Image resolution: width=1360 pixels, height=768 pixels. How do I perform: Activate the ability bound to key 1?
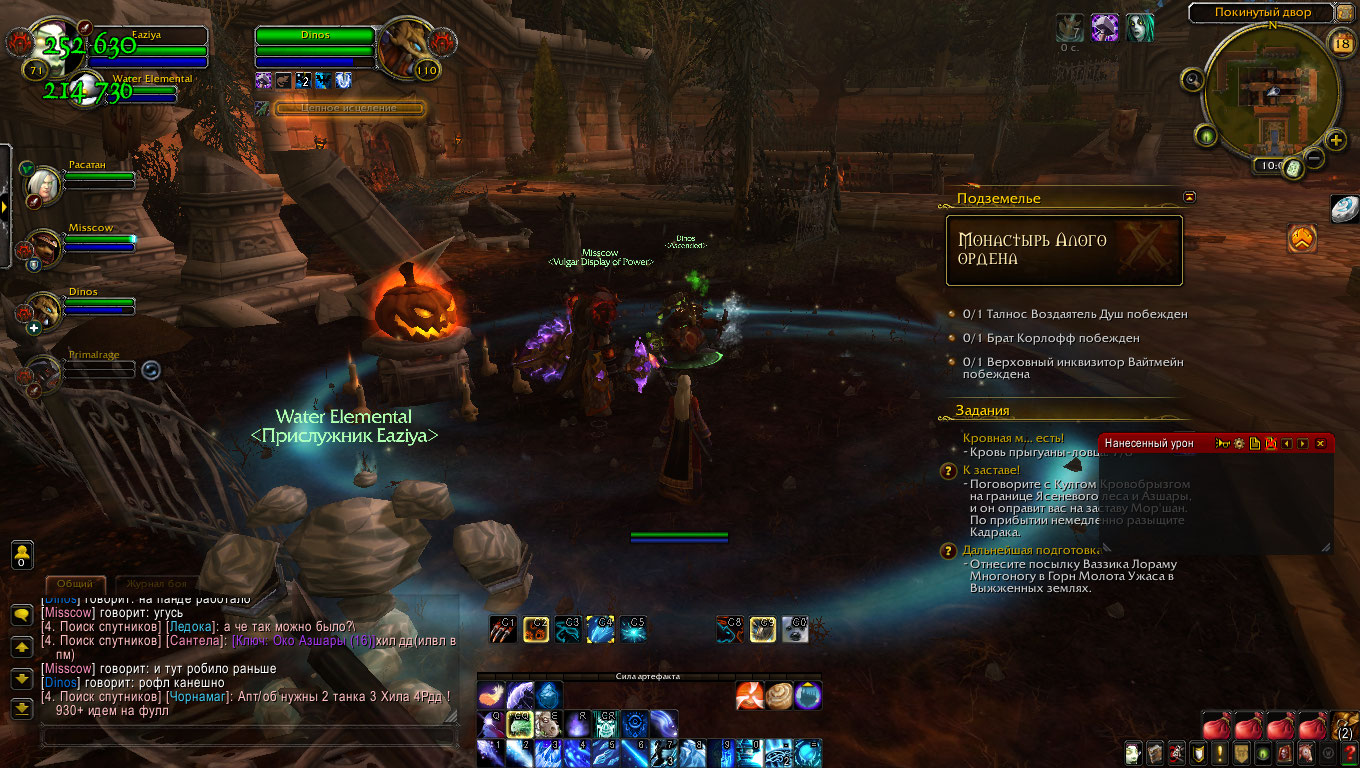pos(491,752)
